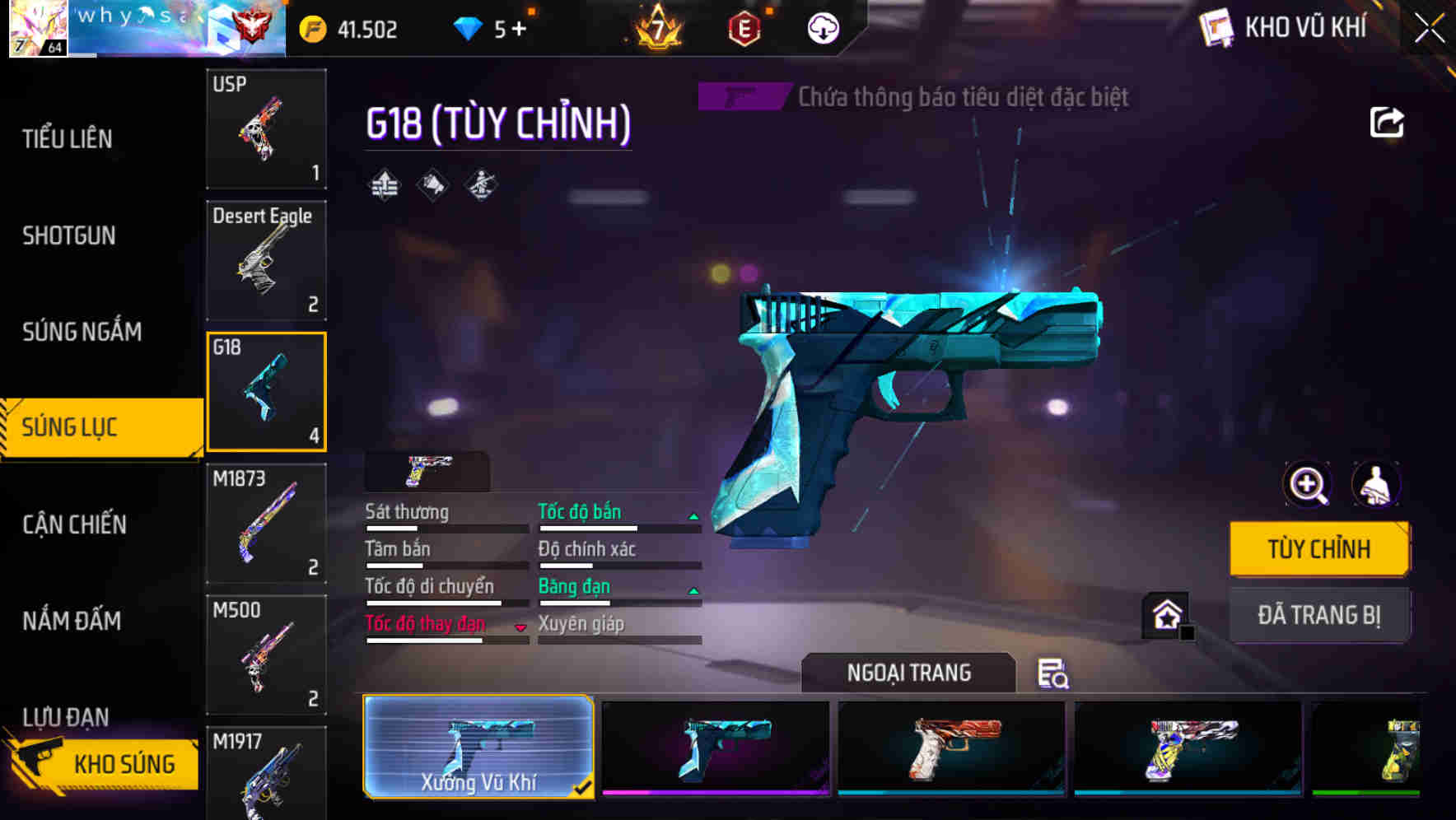This screenshot has width=1456, height=820.
Task: Click the share weapon icon top right
Action: [1387, 122]
